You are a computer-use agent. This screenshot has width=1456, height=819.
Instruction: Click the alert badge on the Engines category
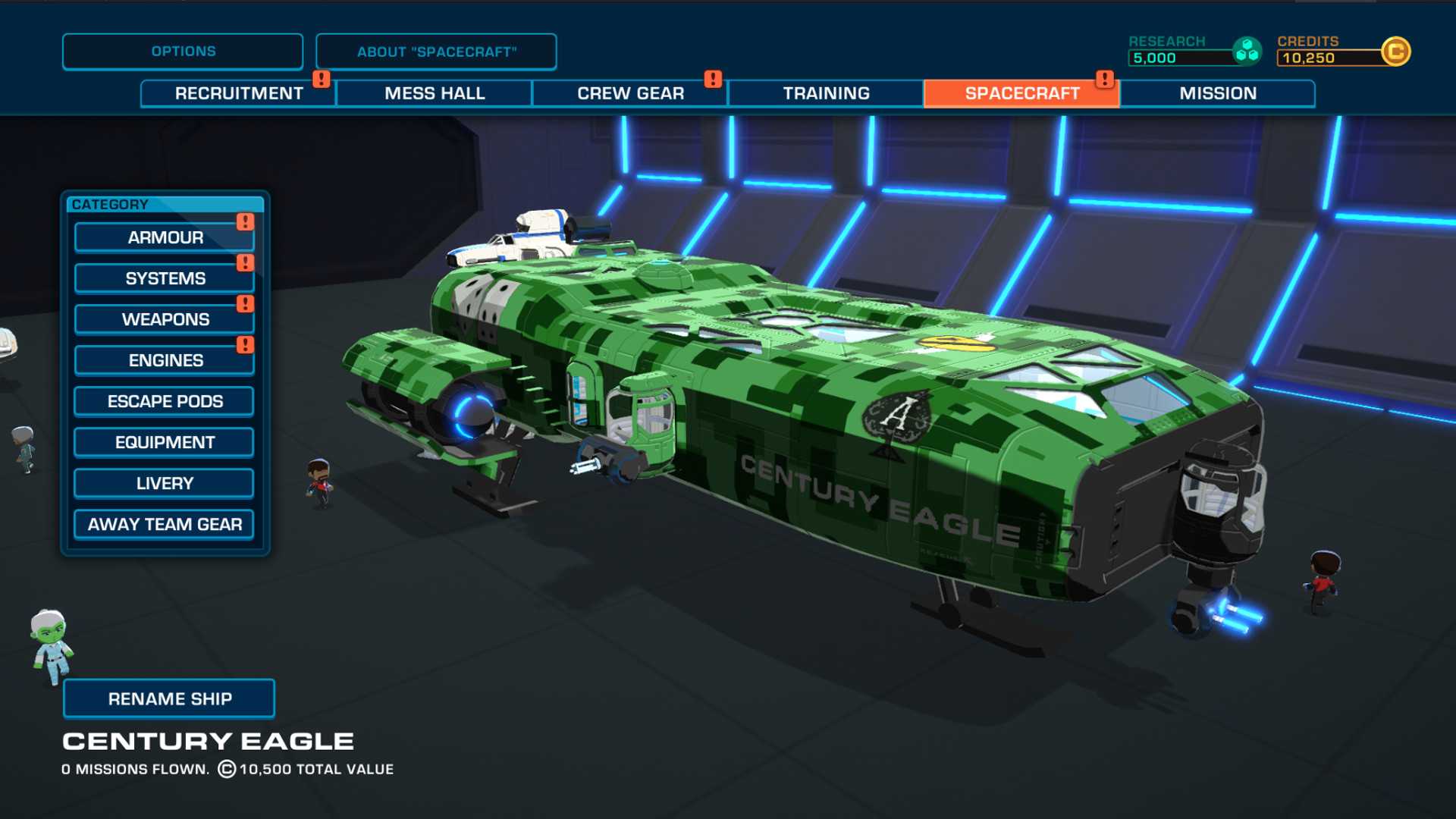pos(244,344)
